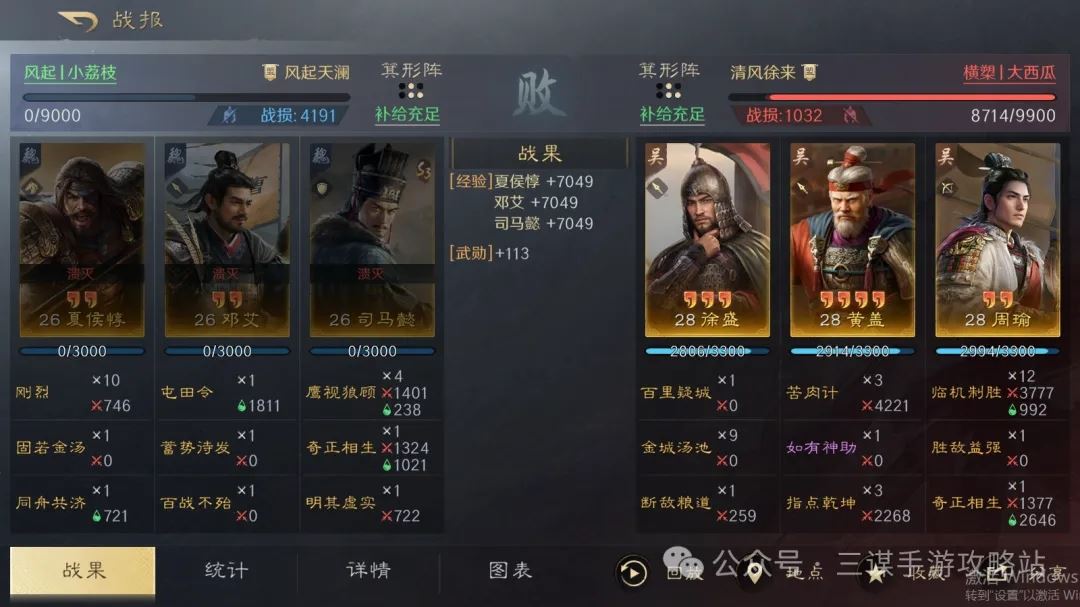Select the 夏侯惇 general card
The width and height of the screenshot is (1080, 607).
[x=82, y=240]
